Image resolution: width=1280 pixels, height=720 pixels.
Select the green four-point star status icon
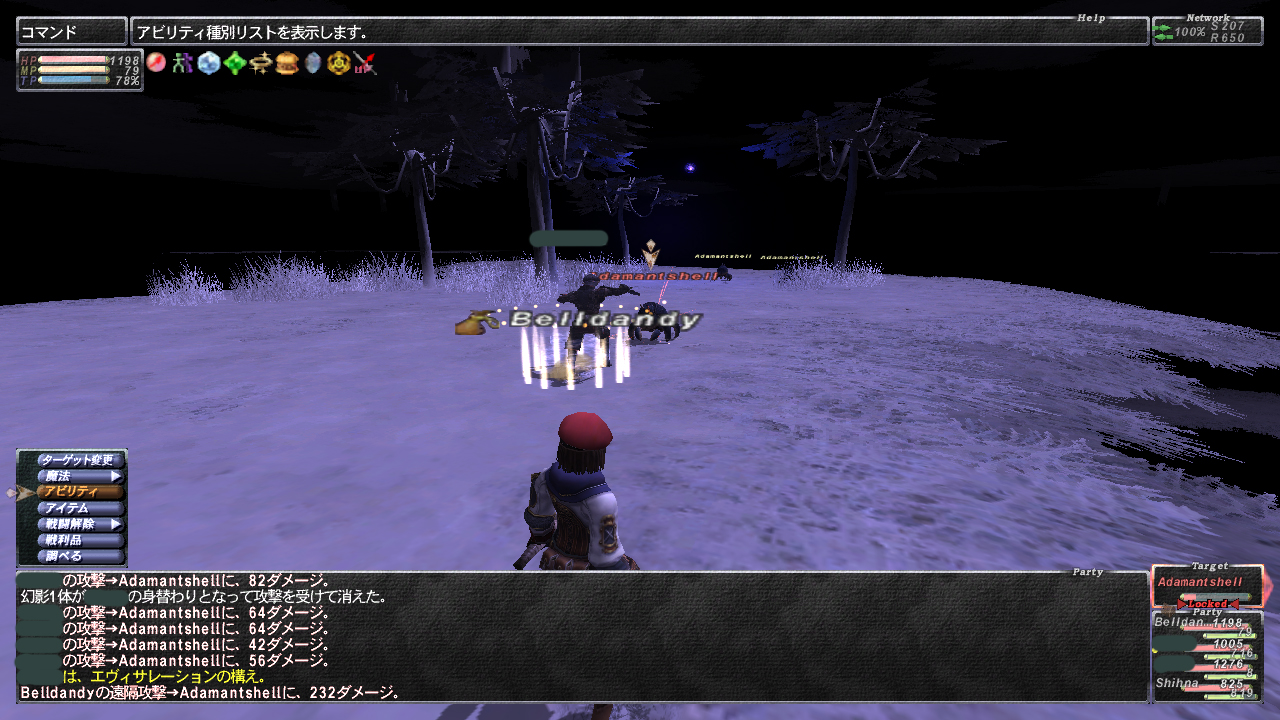pos(235,63)
